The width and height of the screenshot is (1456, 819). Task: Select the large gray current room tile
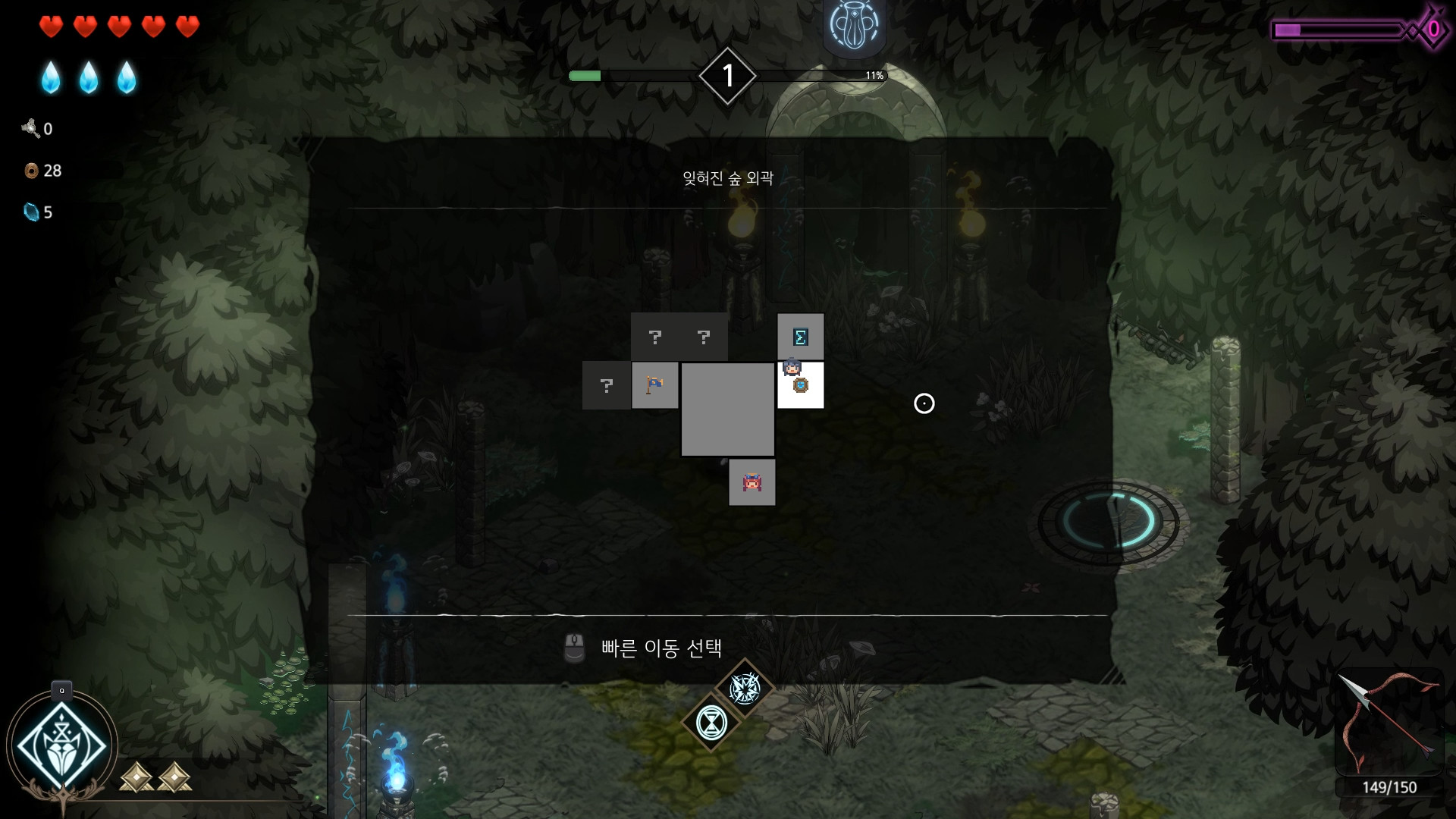click(727, 409)
